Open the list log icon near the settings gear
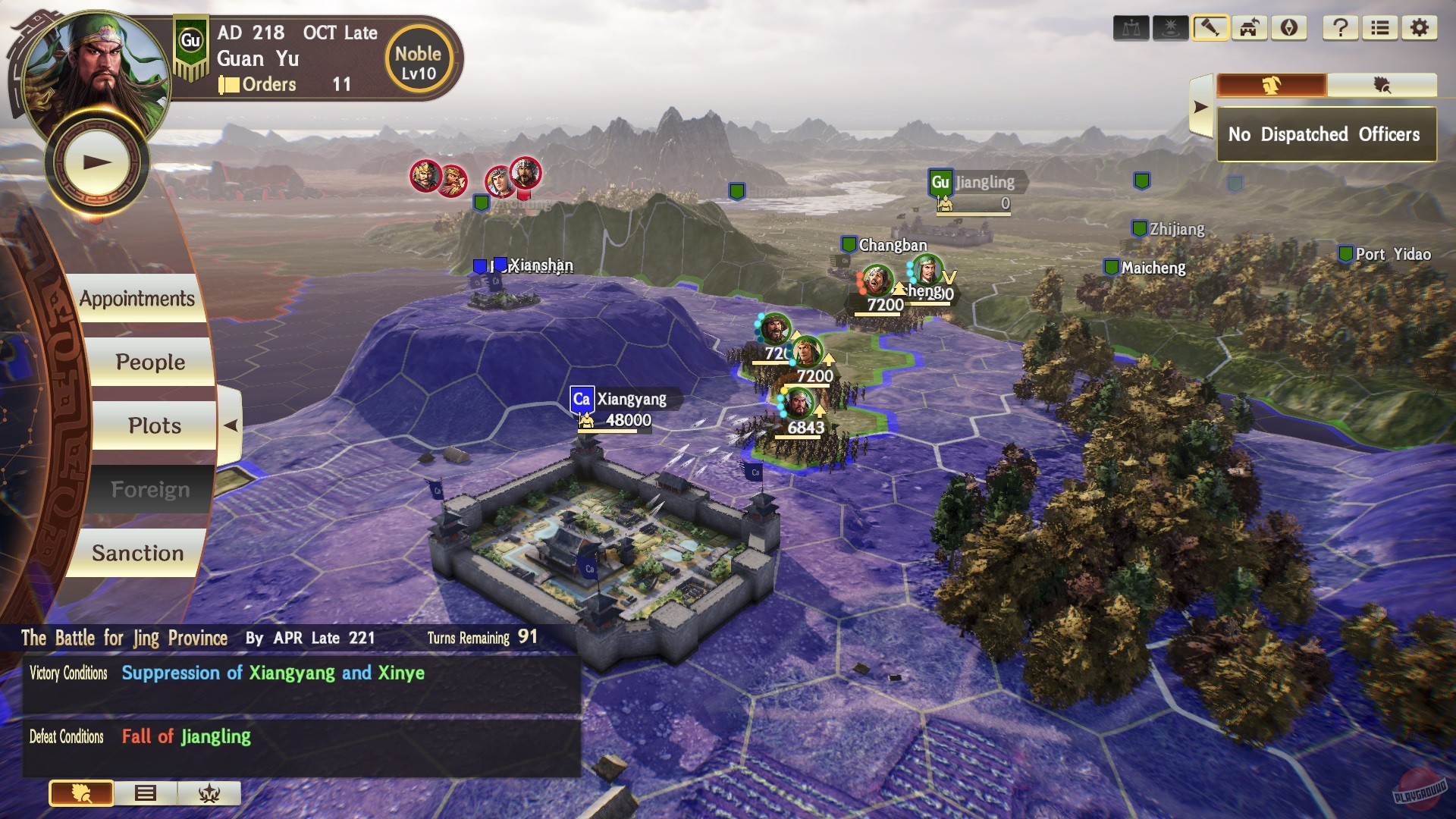The image size is (1456, 819). (x=1379, y=28)
